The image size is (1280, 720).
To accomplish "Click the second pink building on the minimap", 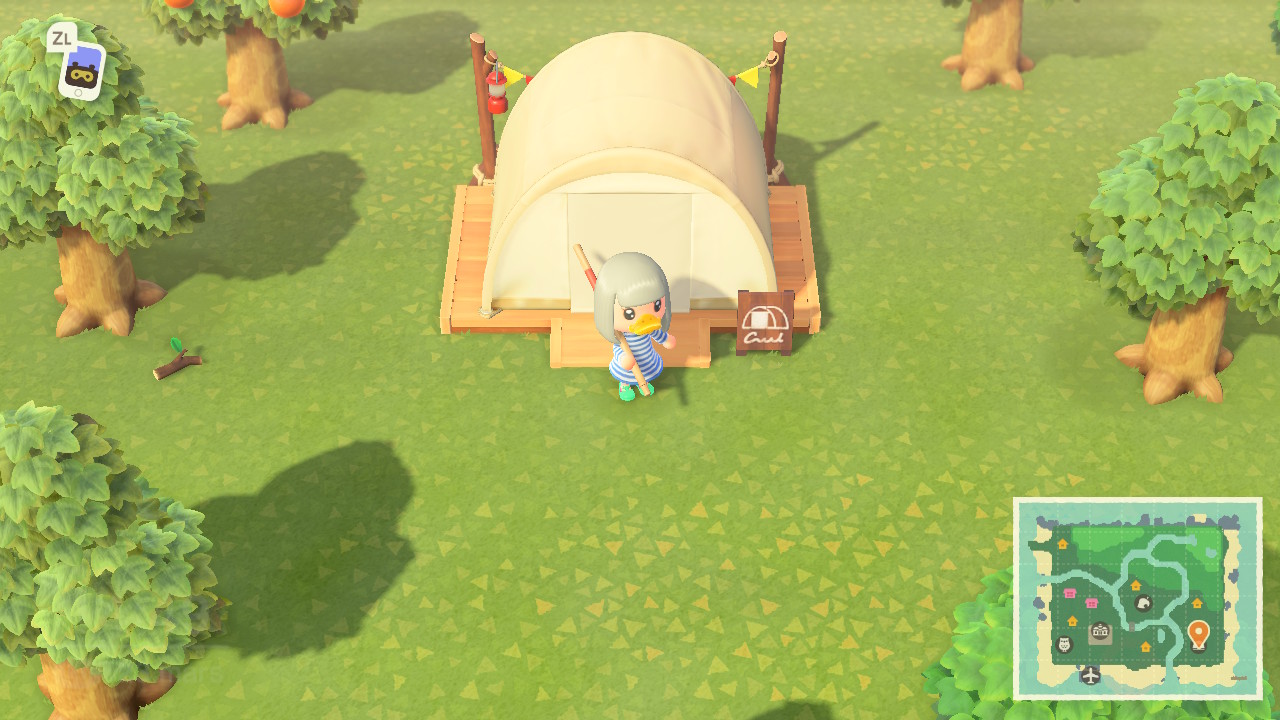I will [x=1091, y=602].
